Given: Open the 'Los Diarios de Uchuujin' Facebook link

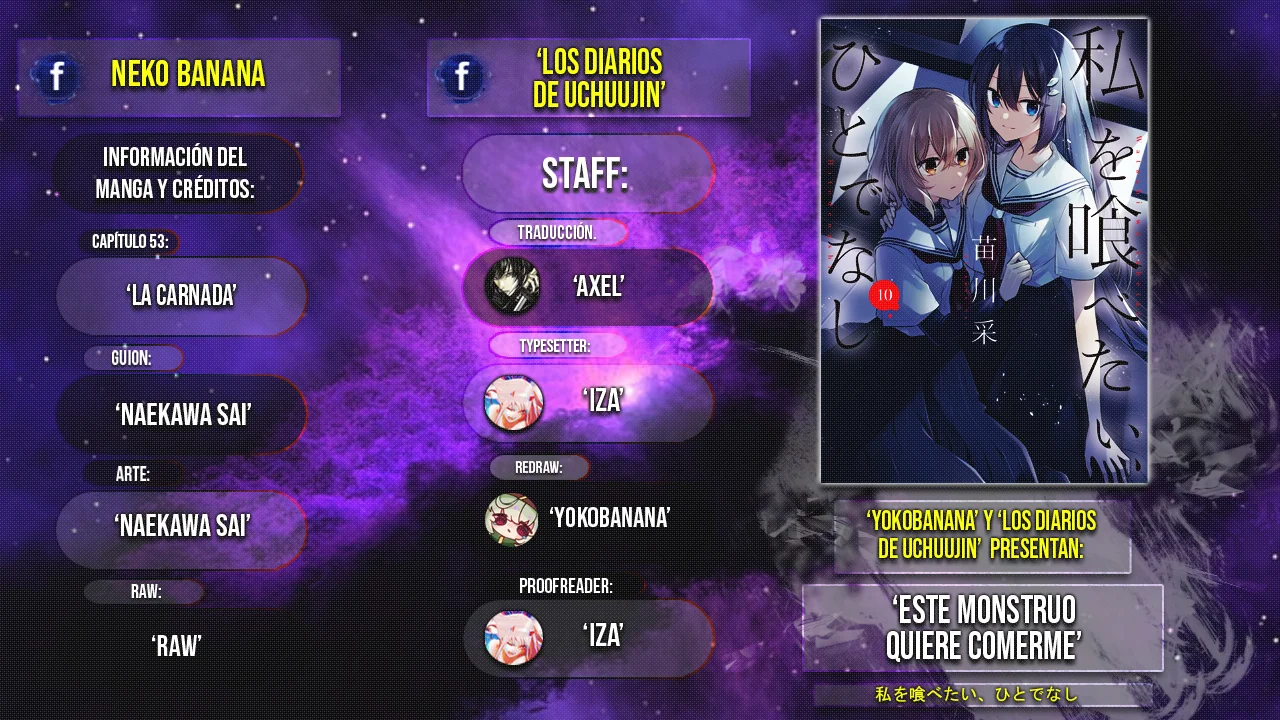Looking at the screenshot, I should coord(462,77).
